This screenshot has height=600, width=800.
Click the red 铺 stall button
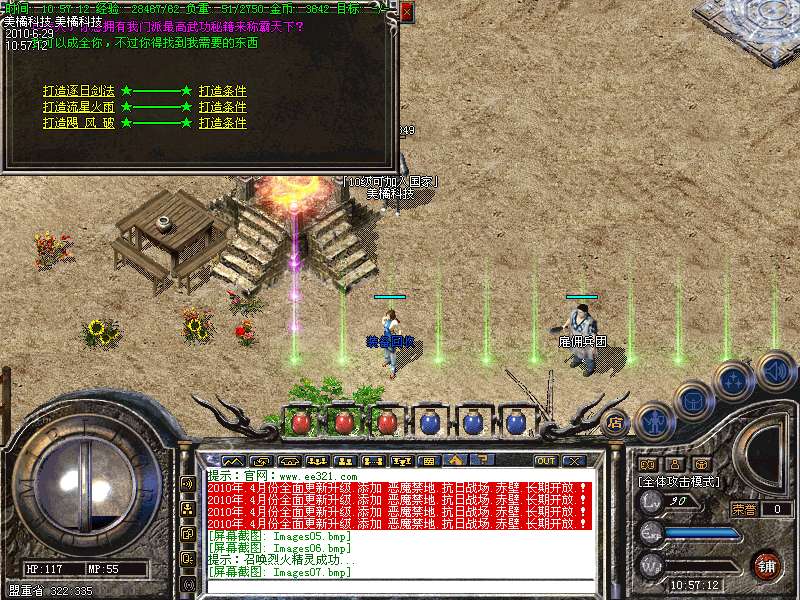[x=765, y=565]
